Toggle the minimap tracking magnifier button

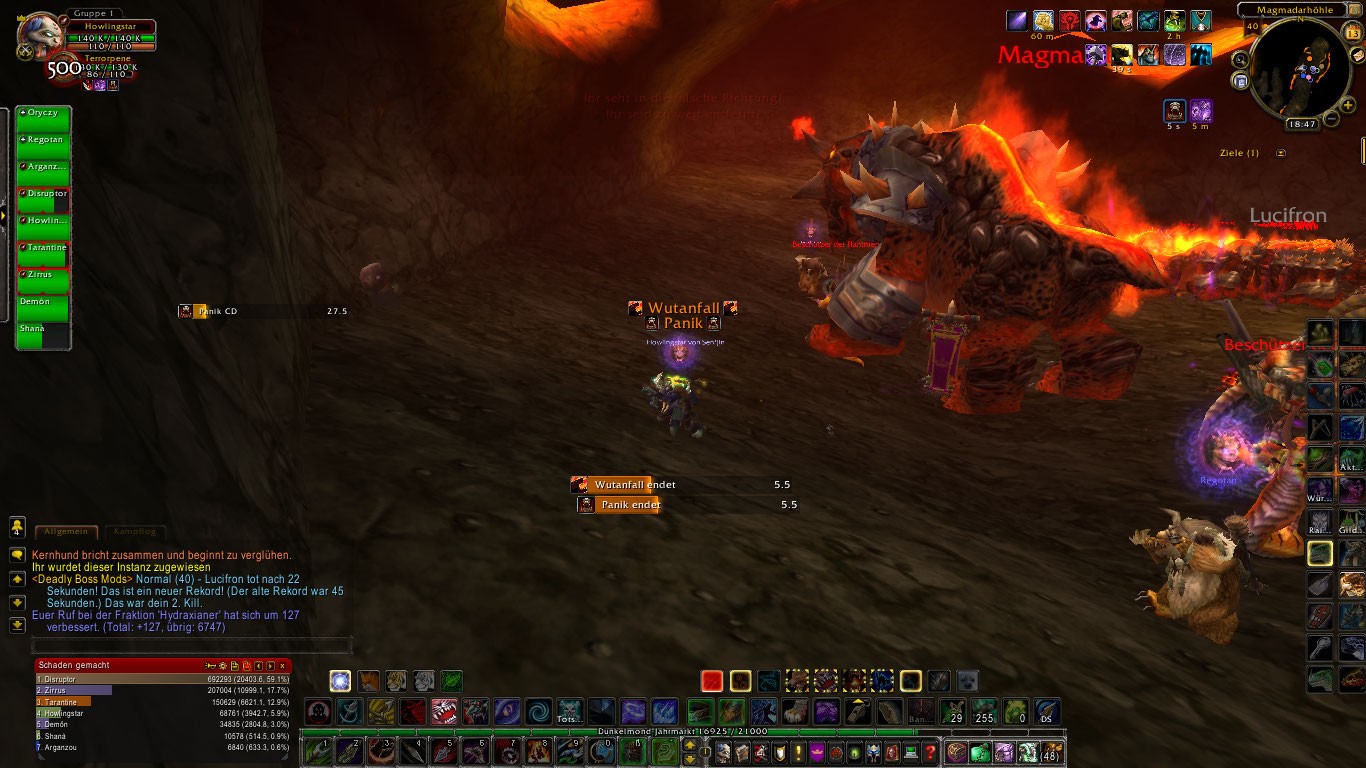click(1240, 59)
